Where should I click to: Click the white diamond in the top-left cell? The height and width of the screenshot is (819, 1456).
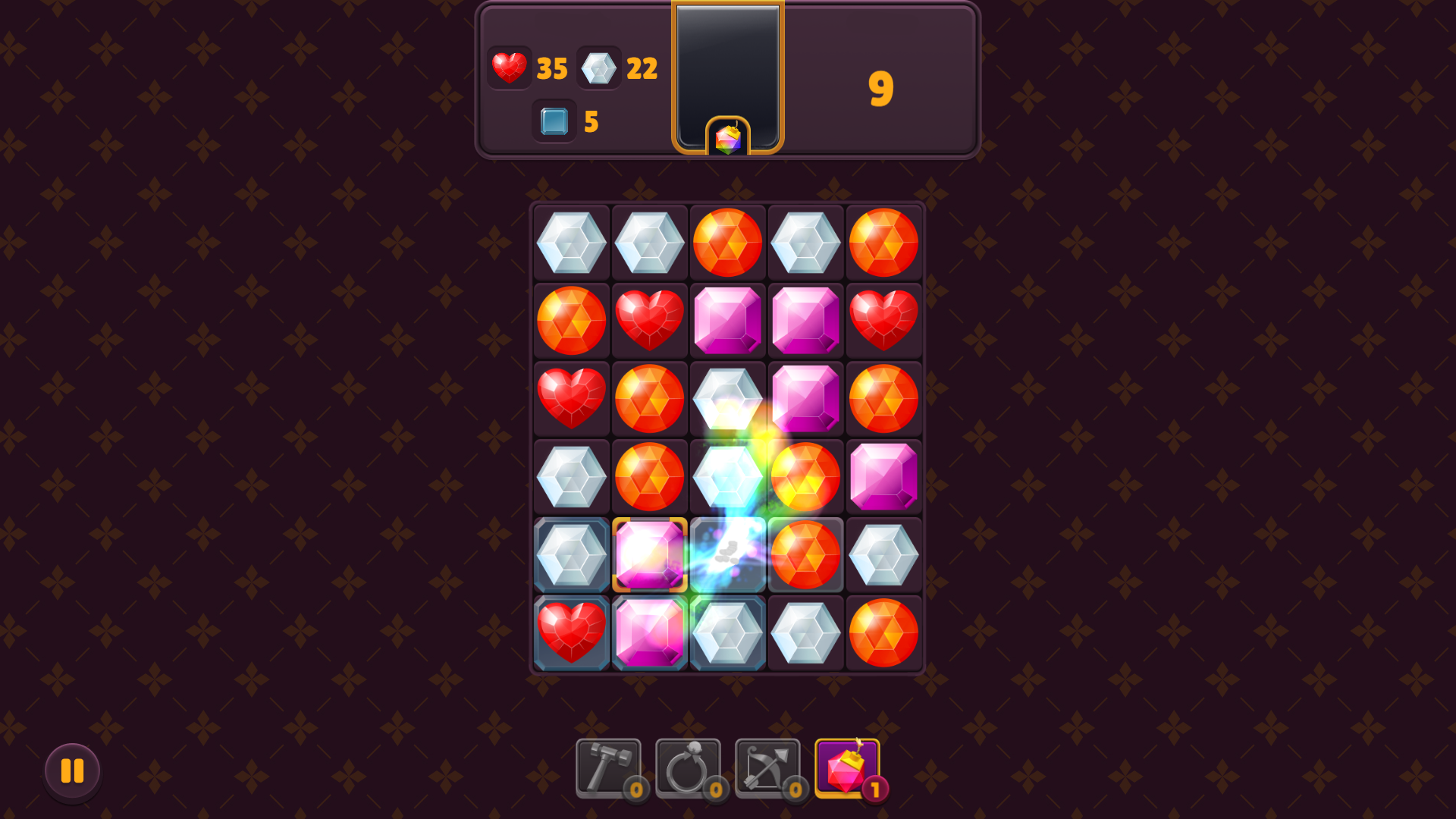(571, 243)
